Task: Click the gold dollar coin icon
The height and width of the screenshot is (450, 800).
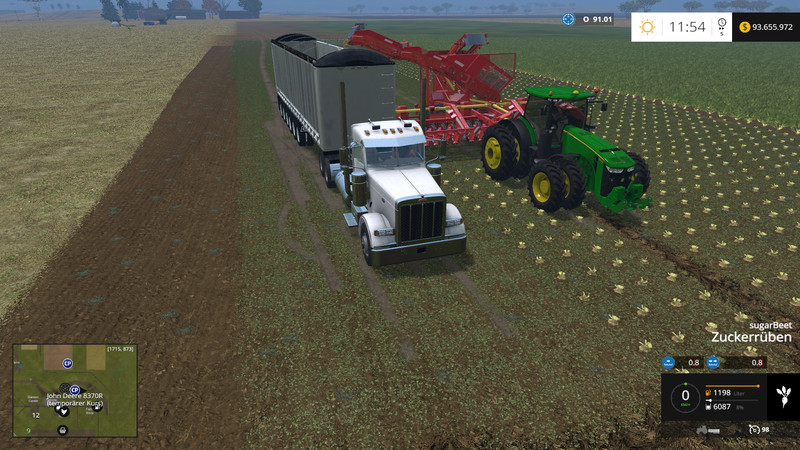Action: pyautogui.click(x=745, y=27)
